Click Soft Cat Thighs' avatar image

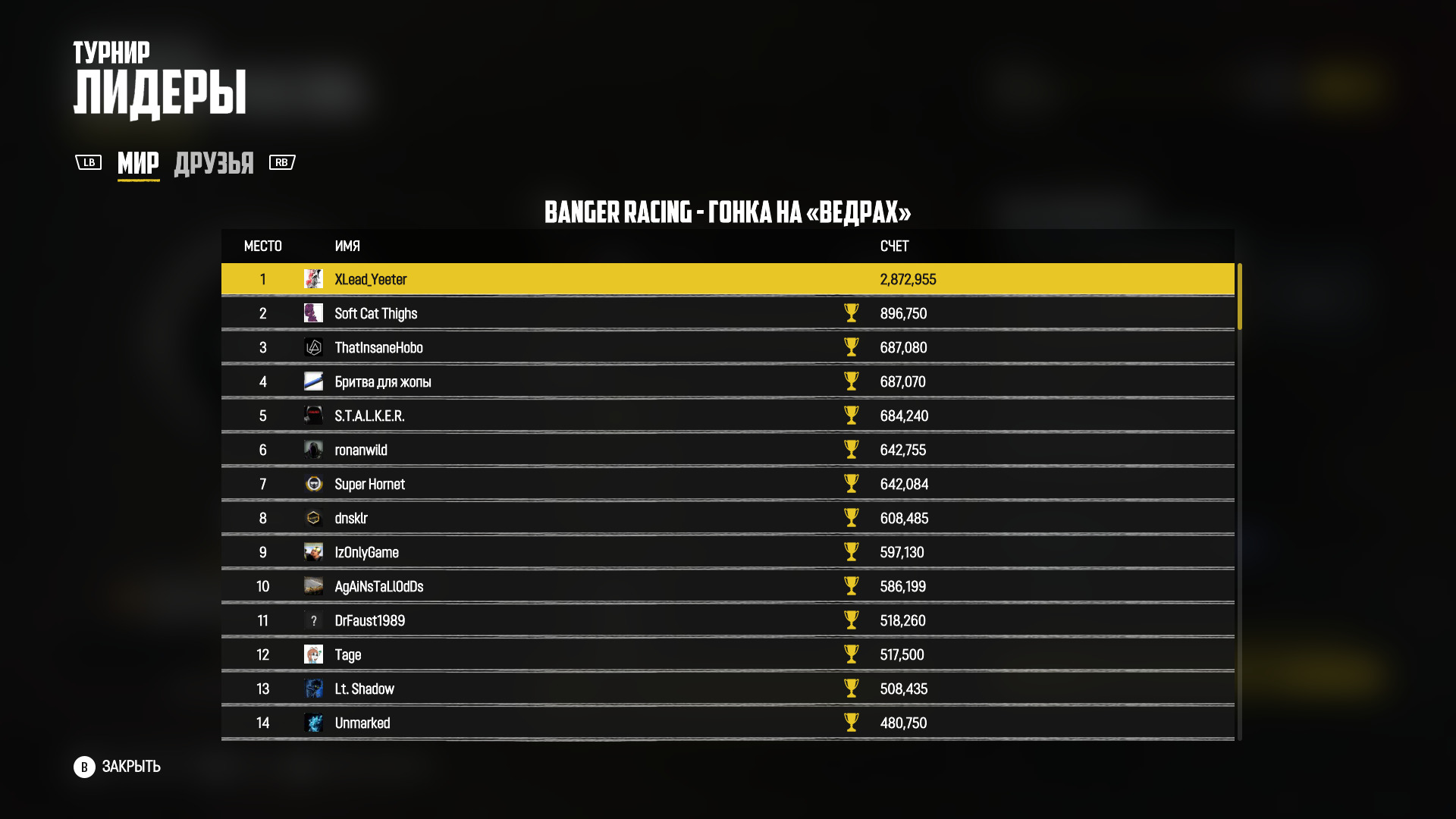point(314,313)
